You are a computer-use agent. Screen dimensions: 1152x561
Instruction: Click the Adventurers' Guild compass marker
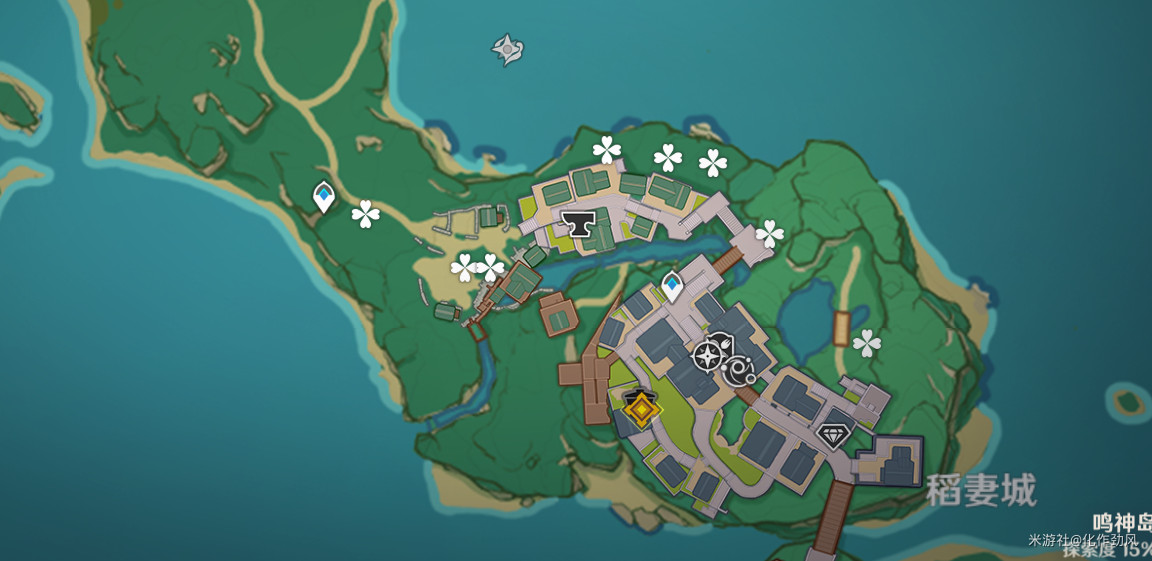pos(708,356)
